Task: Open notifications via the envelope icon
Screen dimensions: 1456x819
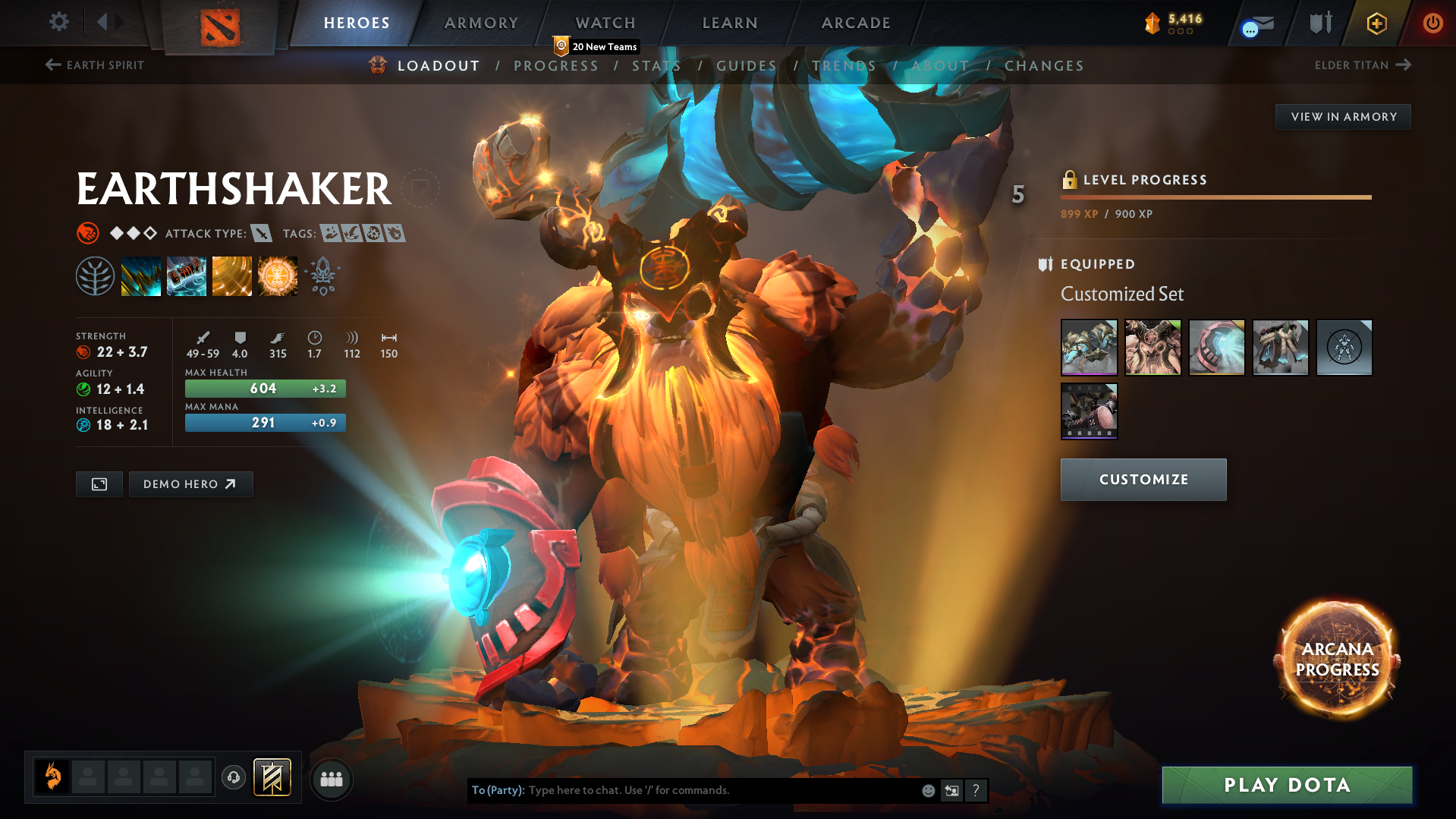Action: (1256, 23)
